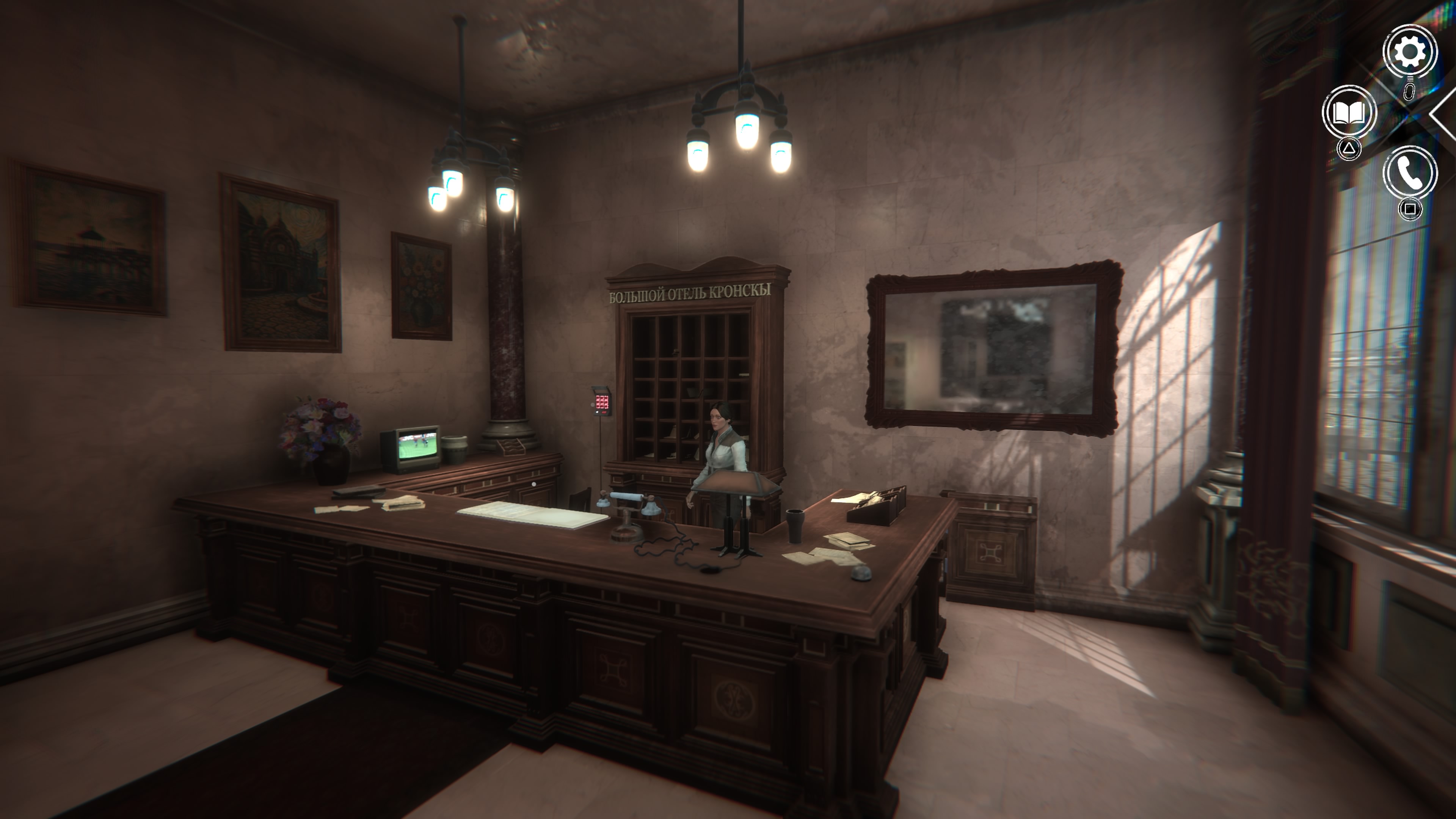This screenshot has height=819, width=1456.
Task: Open the journal using the book icon
Action: point(1350,112)
